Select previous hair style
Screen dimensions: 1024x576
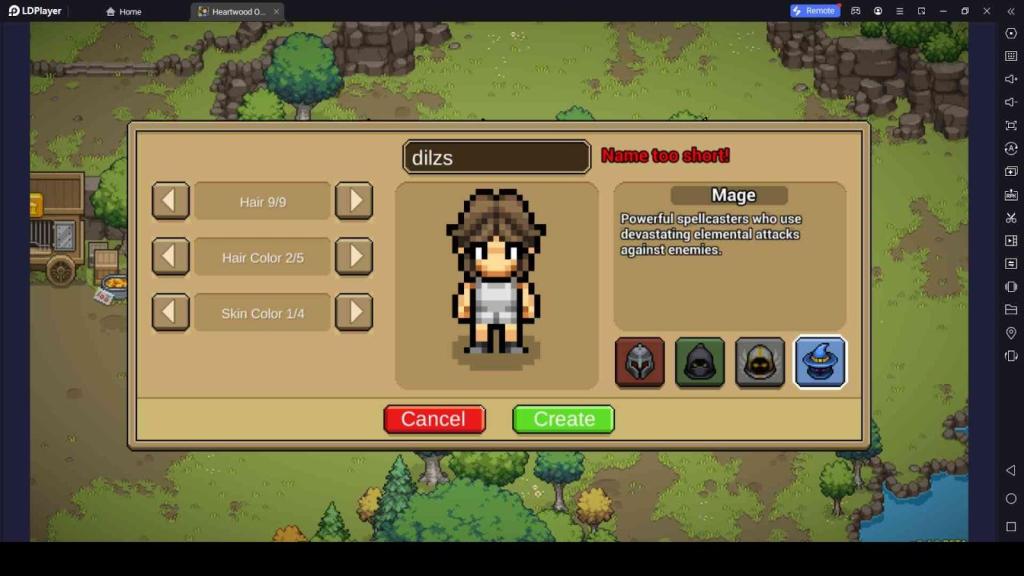coord(170,201)
